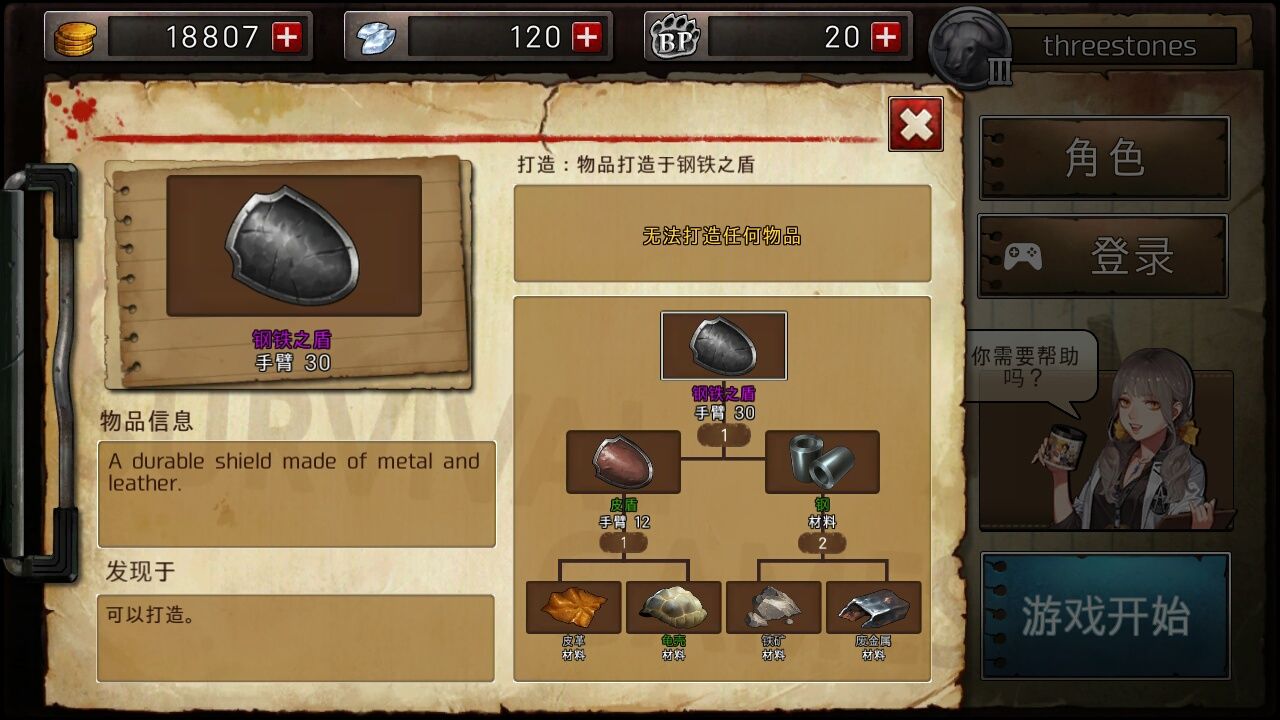The height and width of the screenshot is (720, 1280).
Task: Click the 皮盾 leather shield ingredient icon
Action: pos(622,462)
